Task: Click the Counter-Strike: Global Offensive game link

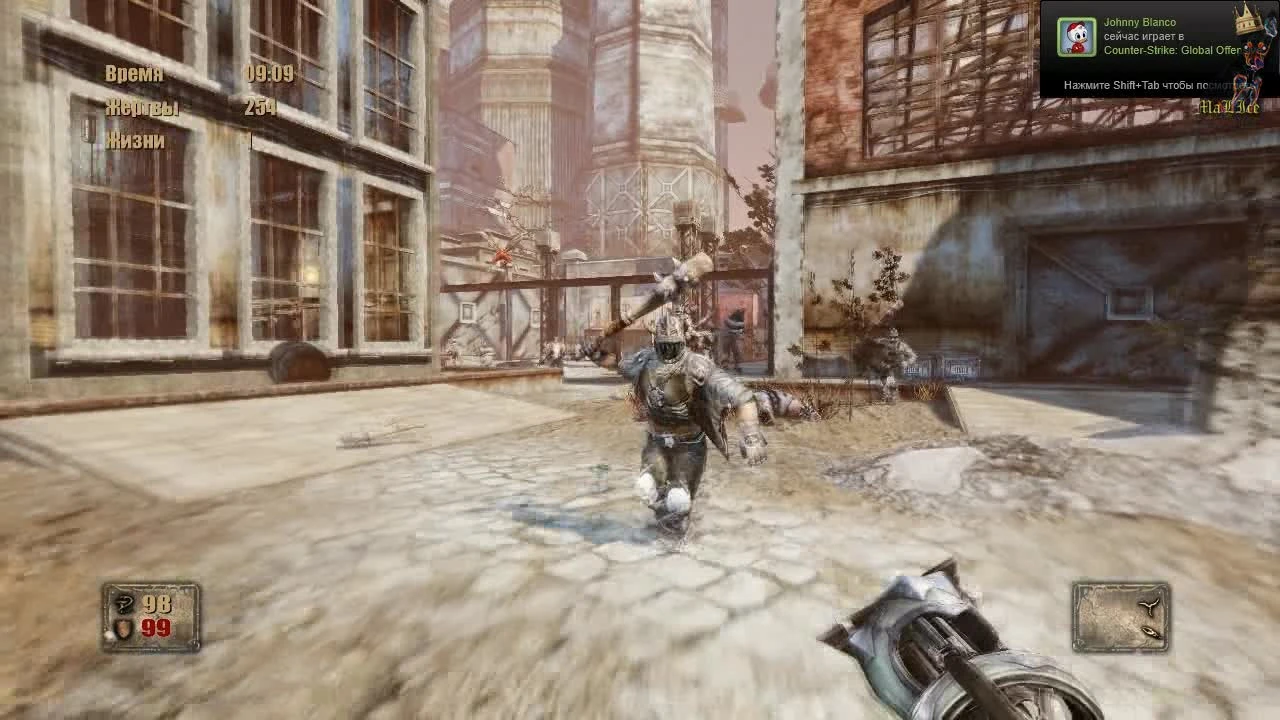Action: click(x=1171, y=48)
